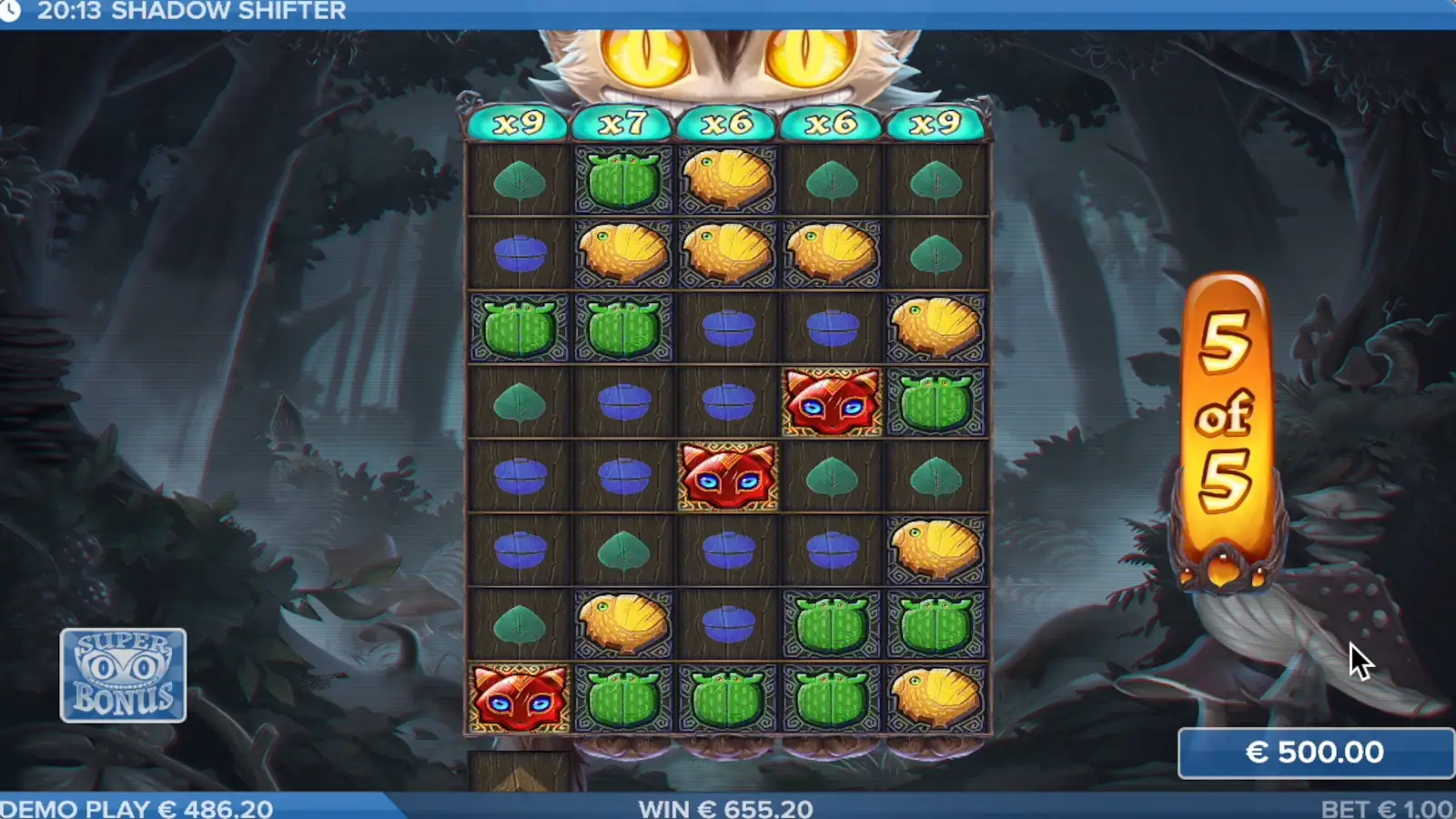Click a green leaf symbol on the first reel

519,178
